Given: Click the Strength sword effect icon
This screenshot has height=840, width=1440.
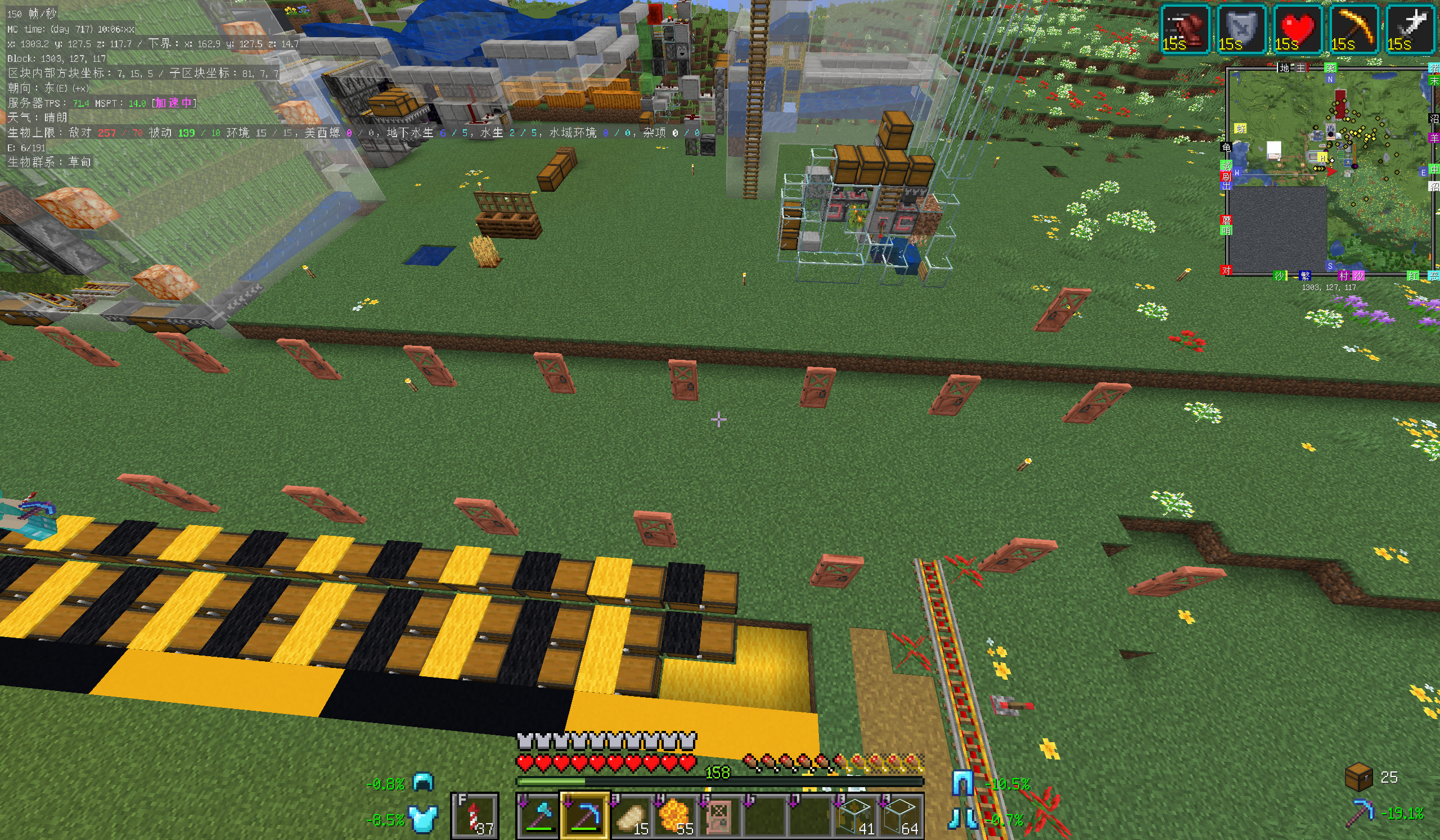Looking at the screenshot, I should click(1410, 29).
